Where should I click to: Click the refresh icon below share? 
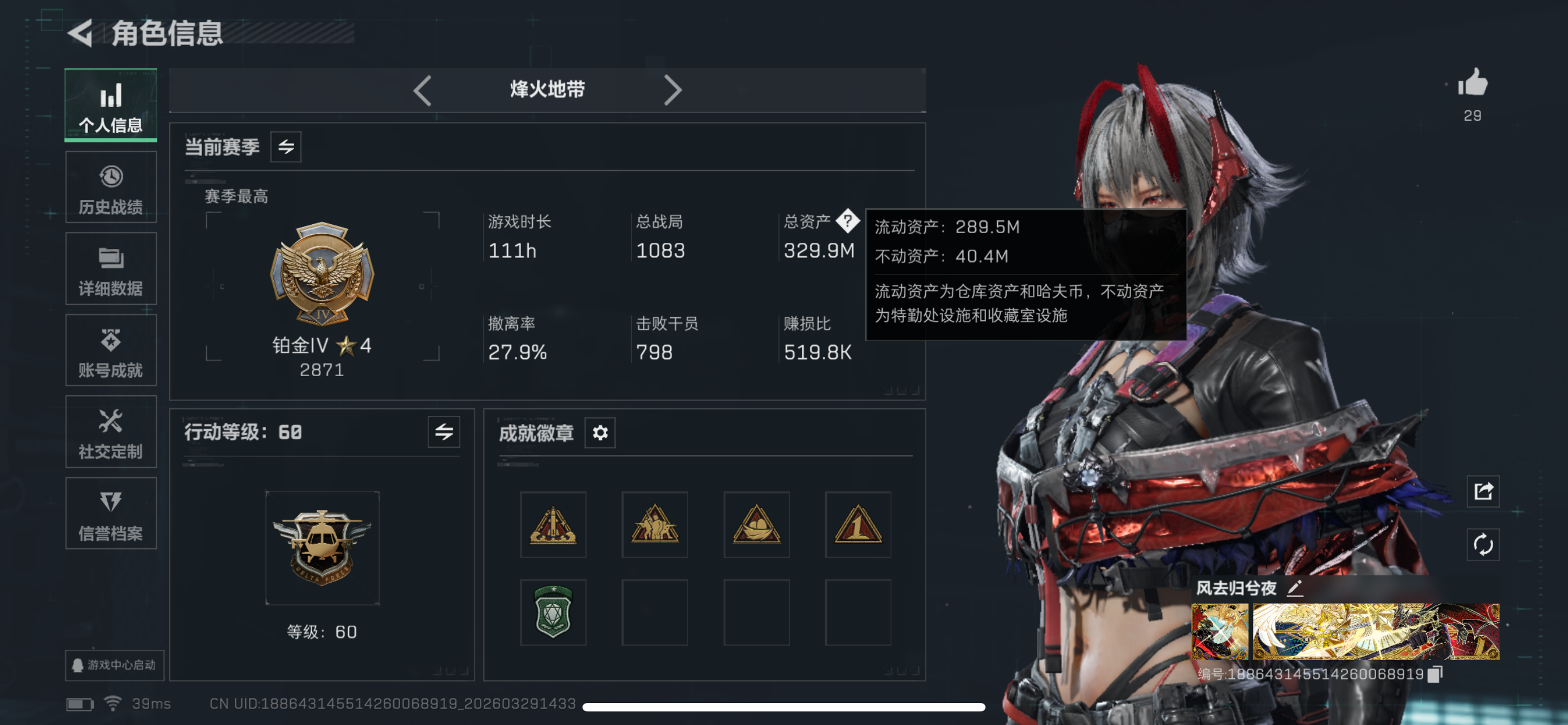coord(1484,545)
